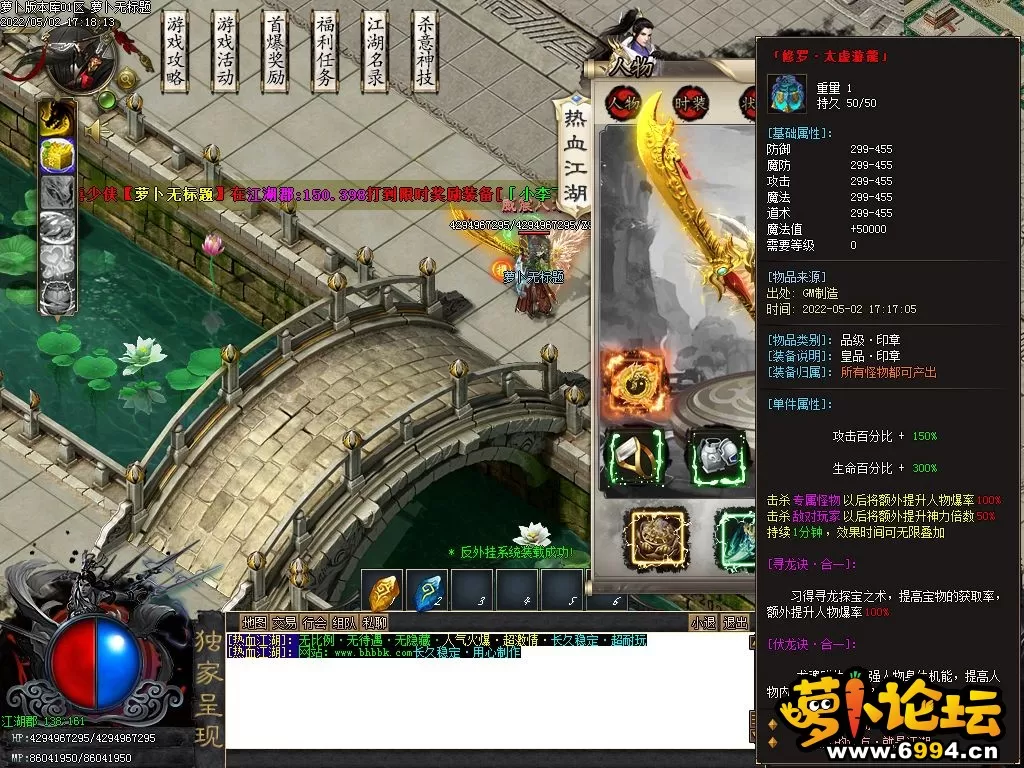Screen dimensions: 1024x768
Task: Click the golden dragon head icon
Action: click(x=57, y=119)
